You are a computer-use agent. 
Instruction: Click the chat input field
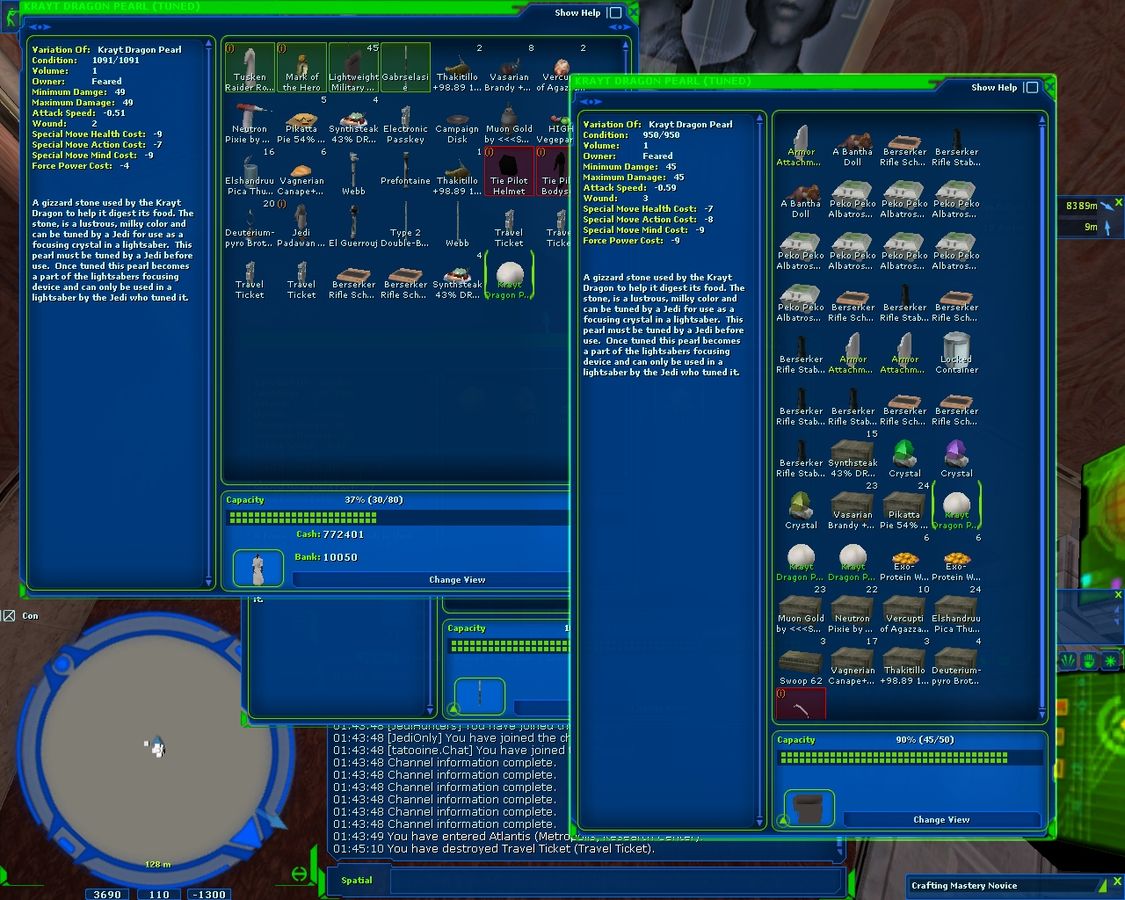[610, 881]
